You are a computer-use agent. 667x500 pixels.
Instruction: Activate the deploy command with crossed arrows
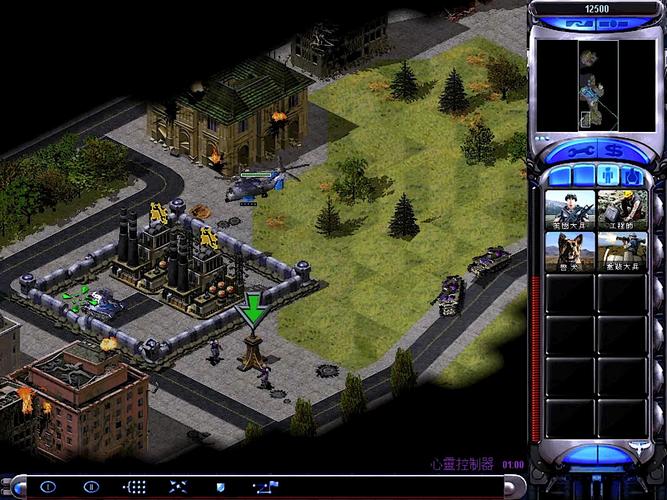point(178,487)
